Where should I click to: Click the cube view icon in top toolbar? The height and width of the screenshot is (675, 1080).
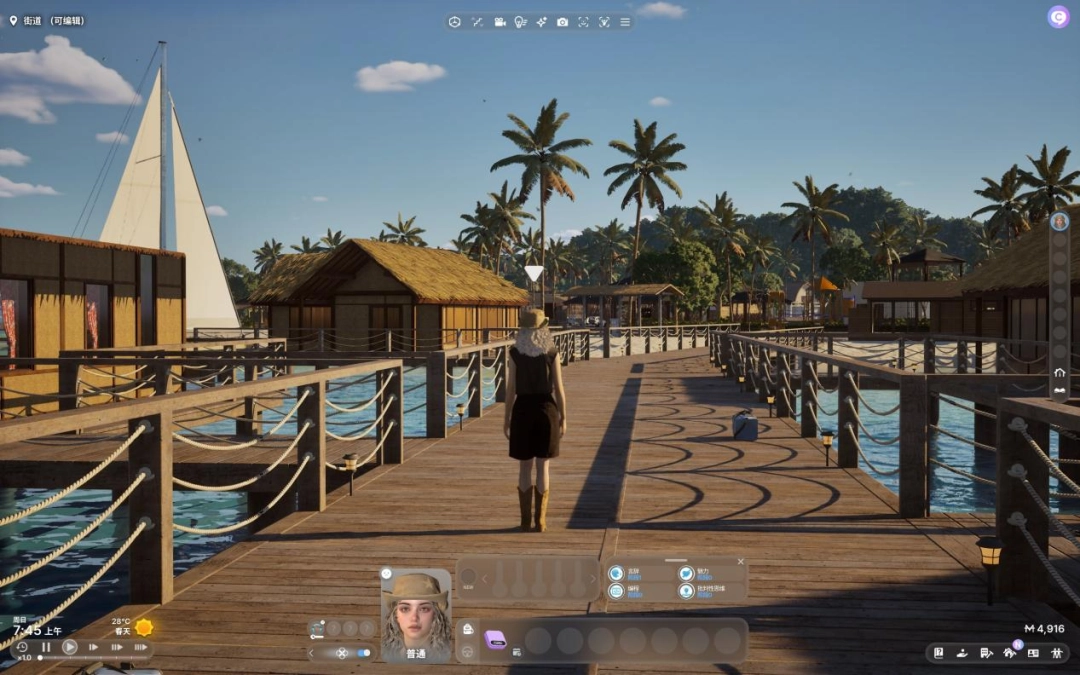click(x=454, y=22)
